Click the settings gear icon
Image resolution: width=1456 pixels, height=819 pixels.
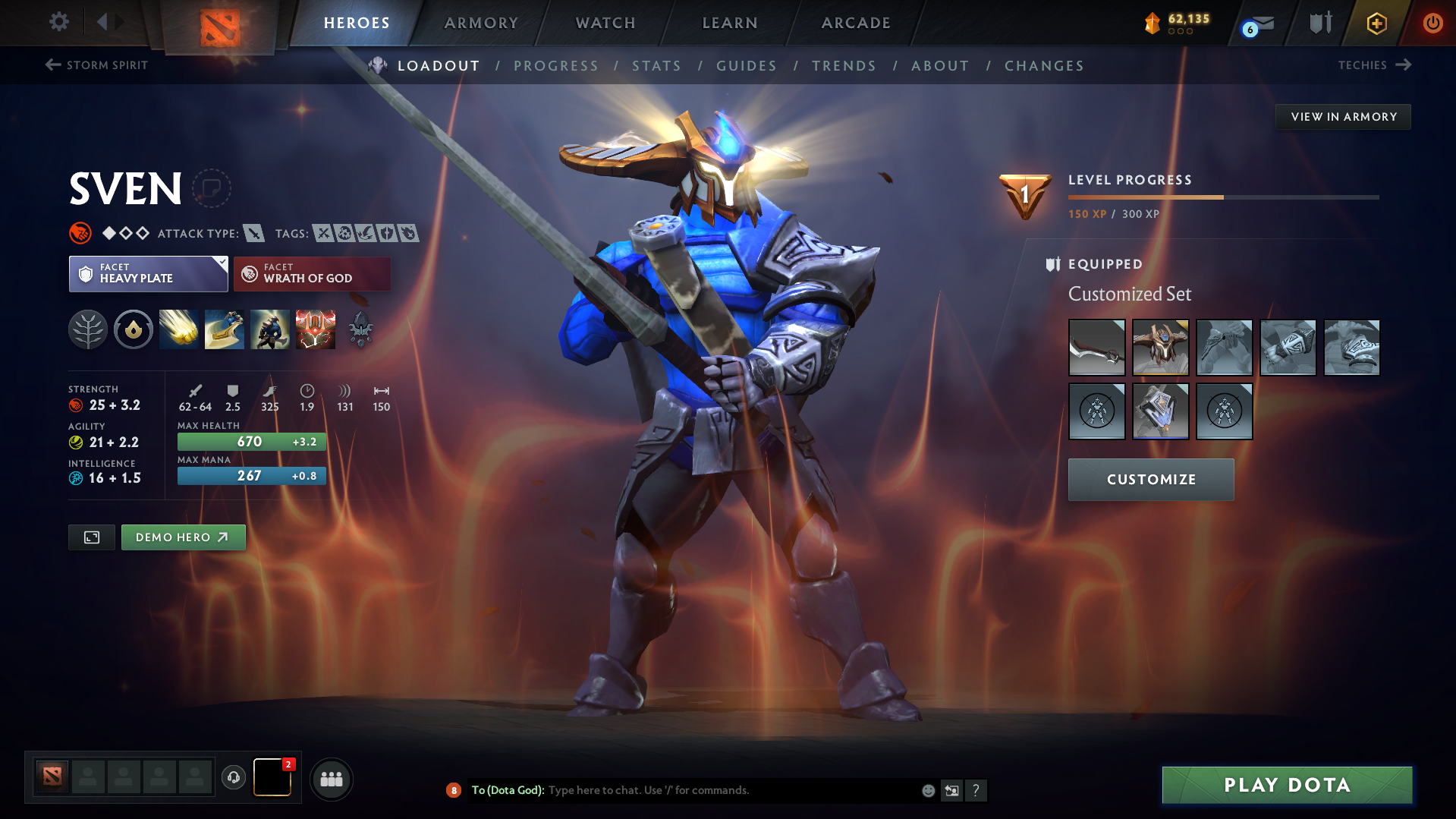58,22
